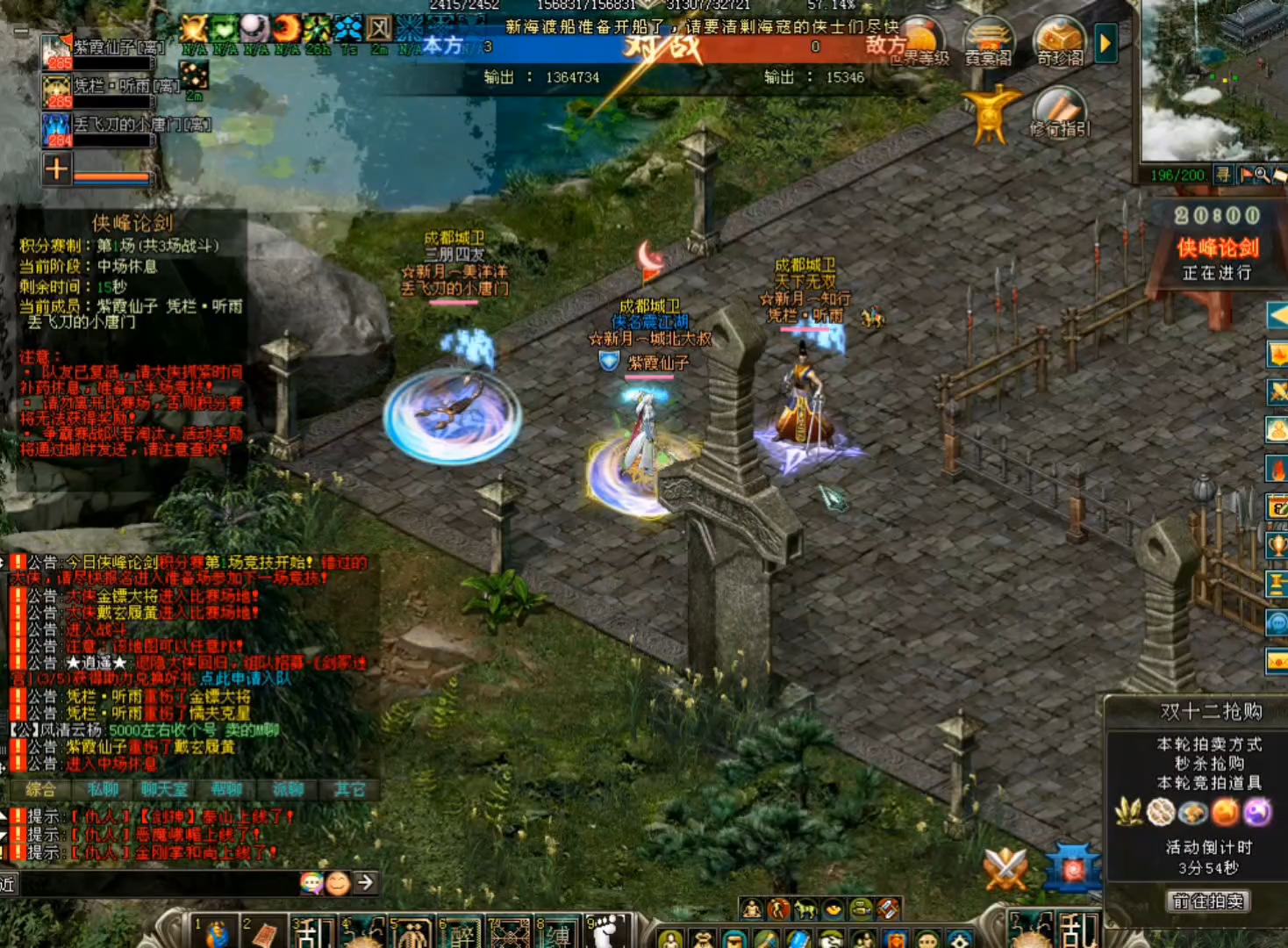The height and width of the screenshot is (948, 1288).
Task: Send chat with the arrow button
Action: [365, 882]
